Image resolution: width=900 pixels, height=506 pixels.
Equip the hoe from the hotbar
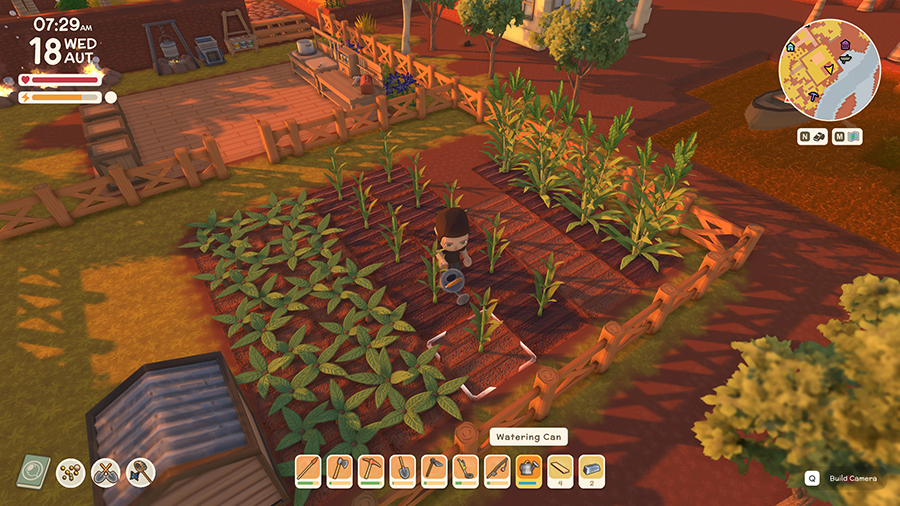point(433,469)
